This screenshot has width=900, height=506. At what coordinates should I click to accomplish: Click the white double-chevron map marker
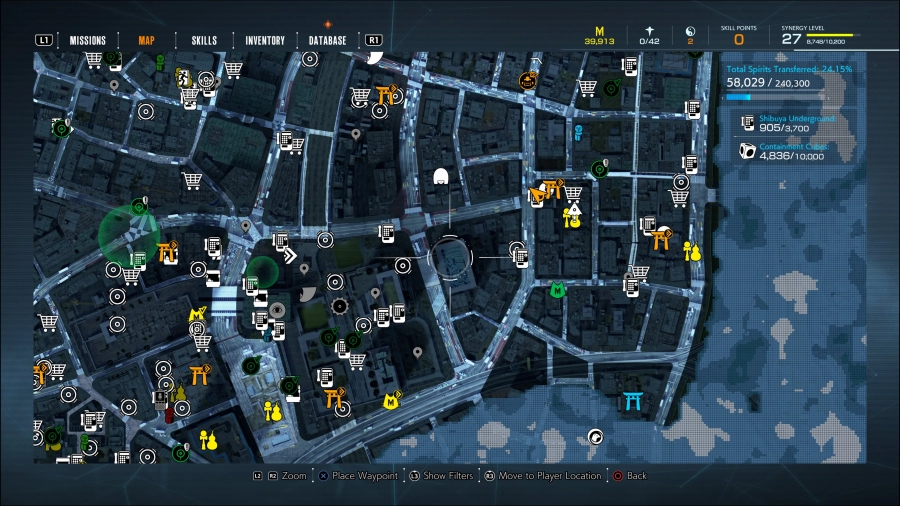(x=289, y=256)
